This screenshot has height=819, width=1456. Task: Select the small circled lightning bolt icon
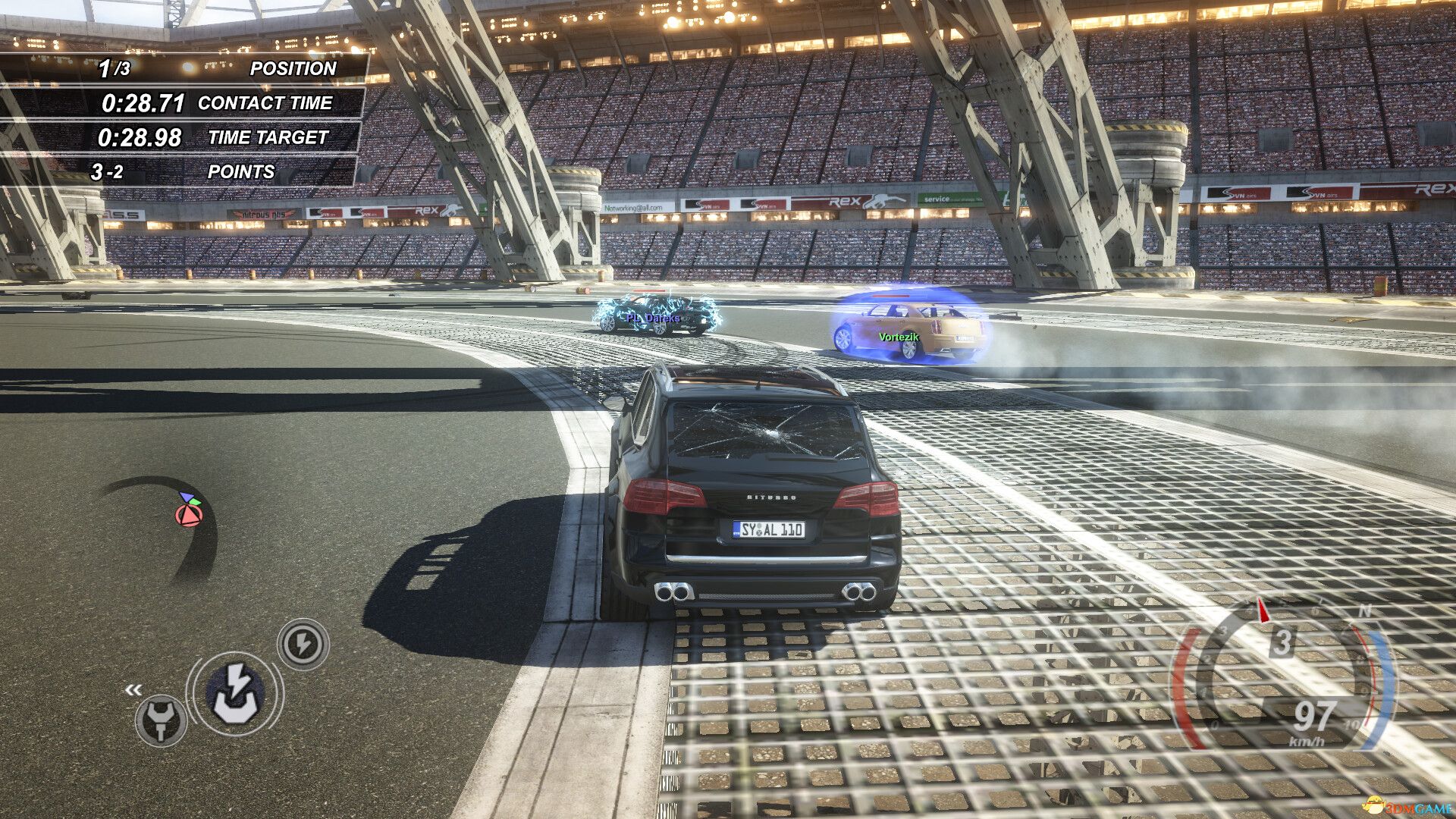[303, 645]
